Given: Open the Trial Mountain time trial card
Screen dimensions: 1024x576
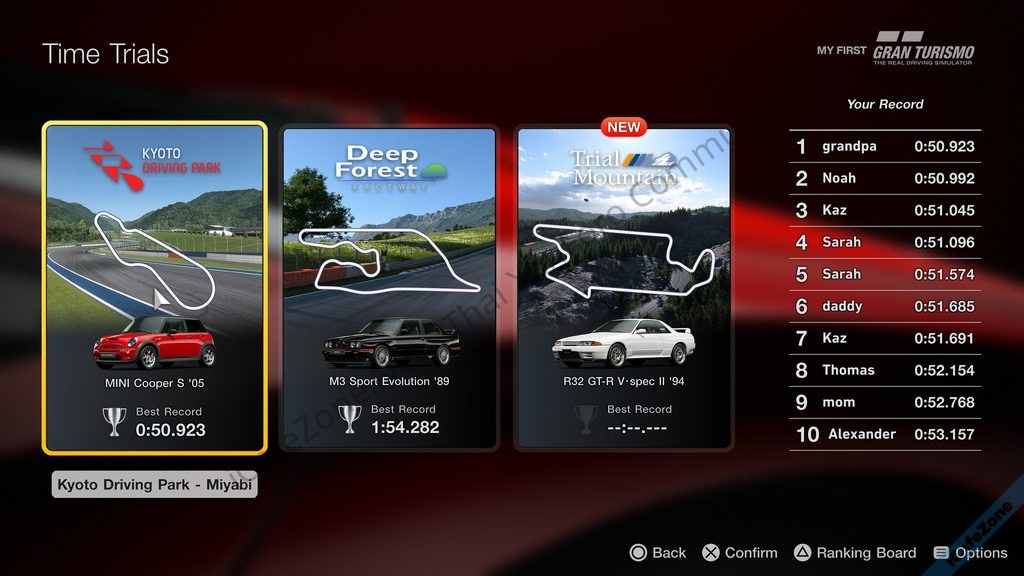Looking at the screenshot, I should click(624, 288).
